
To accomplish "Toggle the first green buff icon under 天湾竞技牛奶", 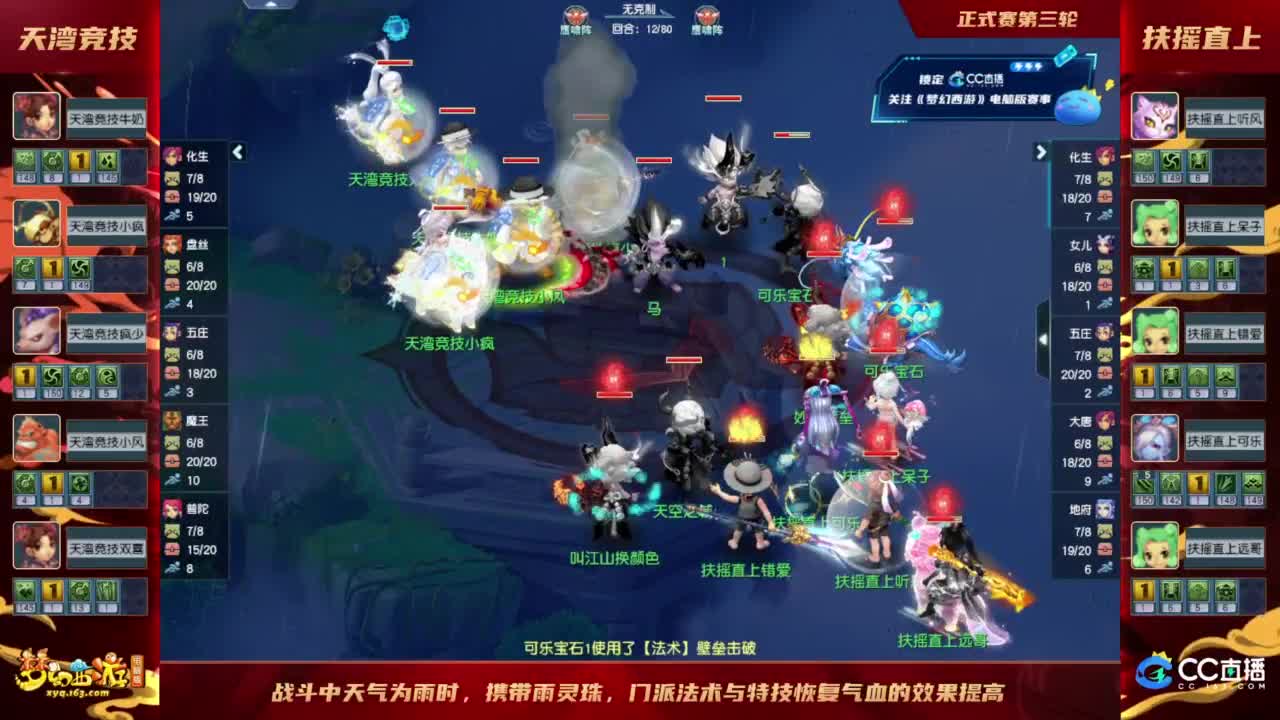I will click(25, 159).
